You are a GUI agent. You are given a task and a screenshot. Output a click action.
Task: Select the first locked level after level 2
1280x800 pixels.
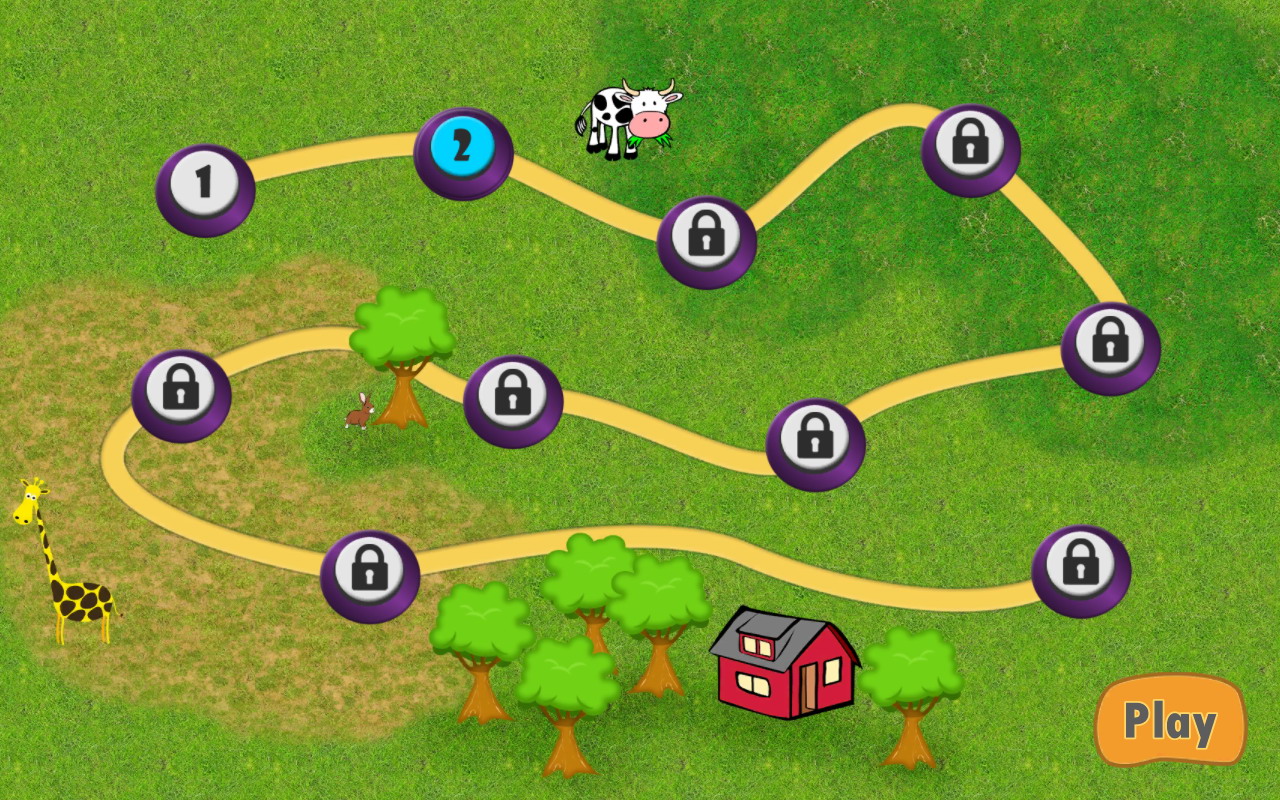[706, 240]
